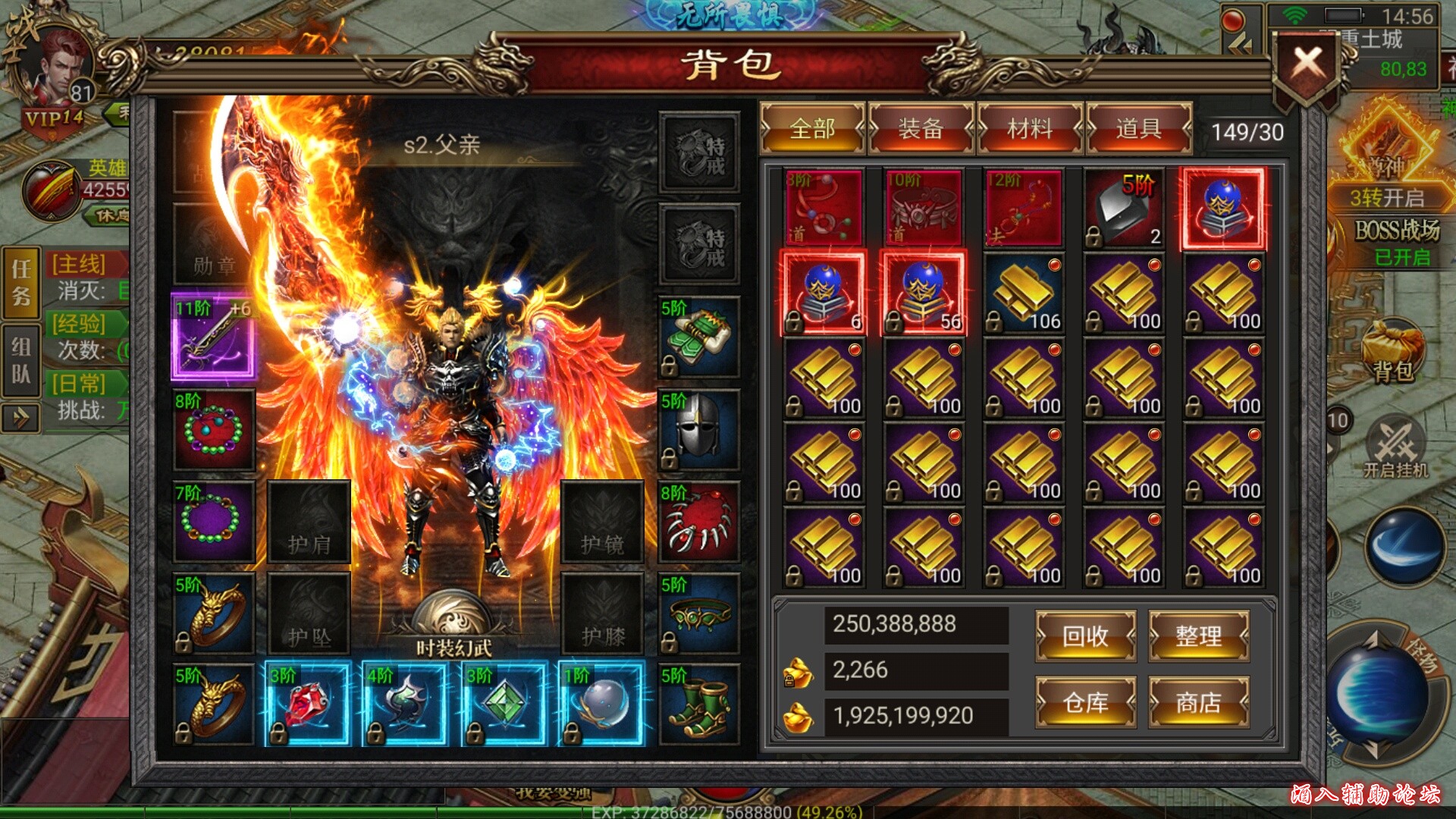
Task: Open the BOSS战场 event entry
Action: tap(1397, 230)
